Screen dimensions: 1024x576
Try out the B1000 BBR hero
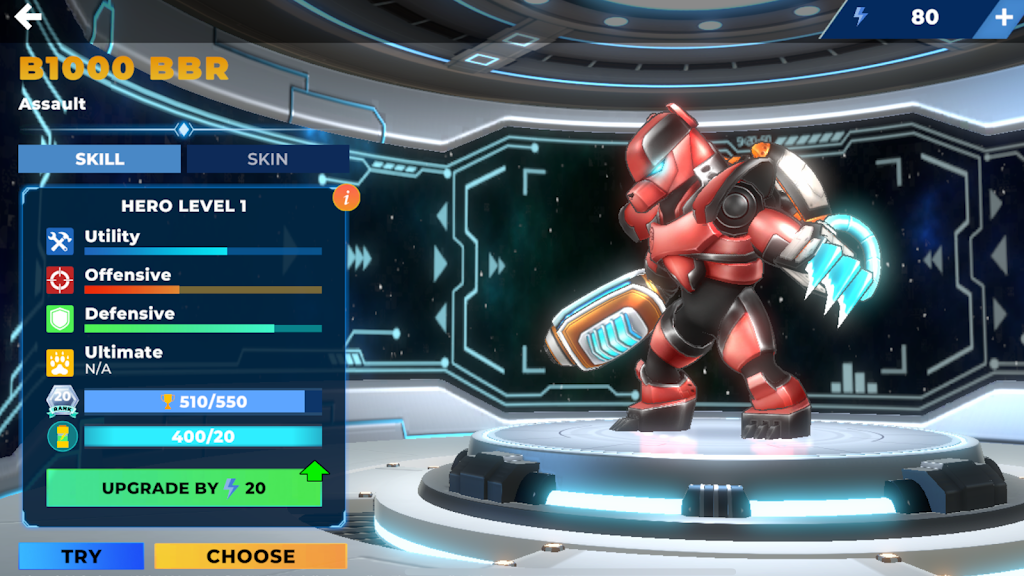click(x=81, y=557)
